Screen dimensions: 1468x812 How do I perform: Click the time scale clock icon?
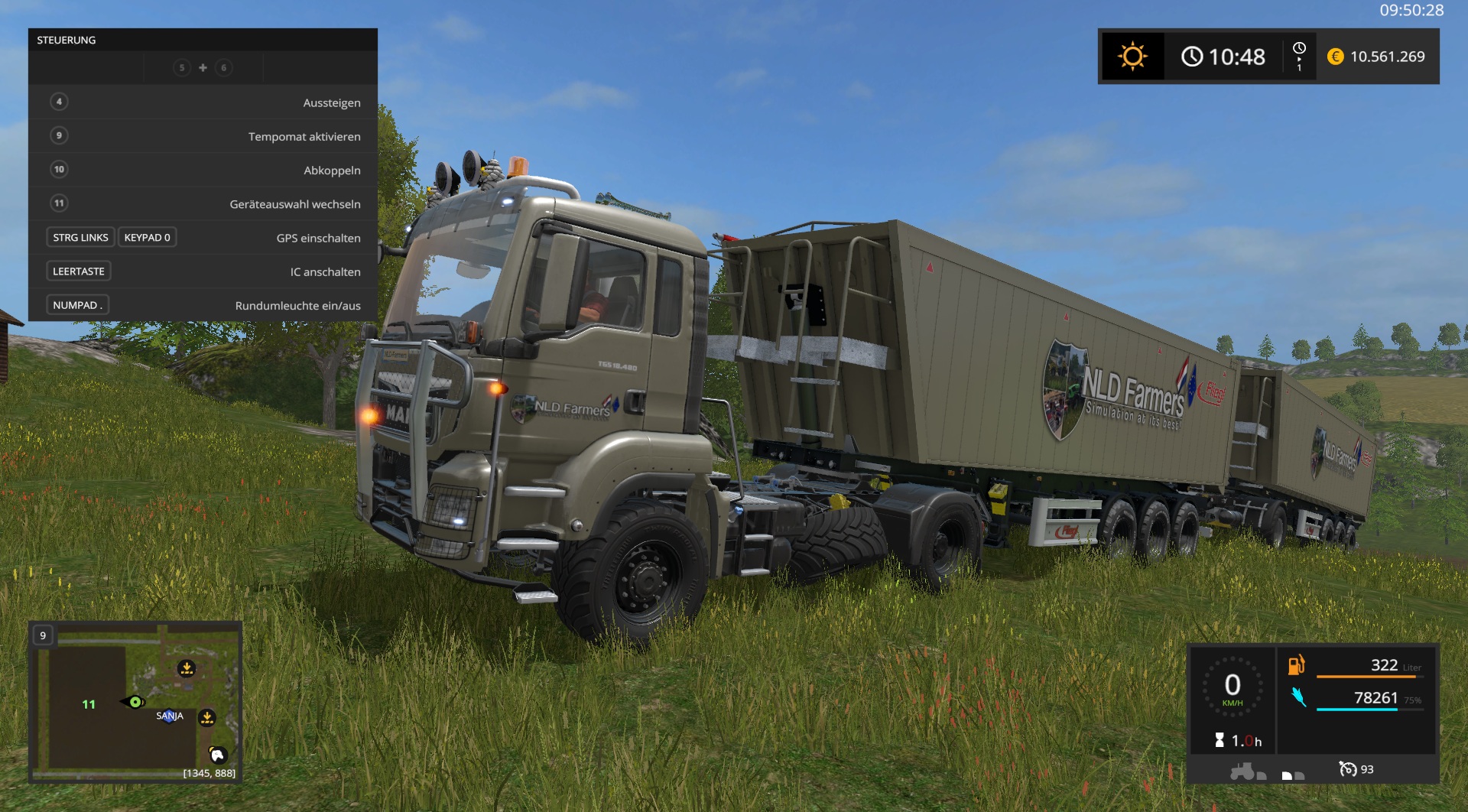(1299, 49)
